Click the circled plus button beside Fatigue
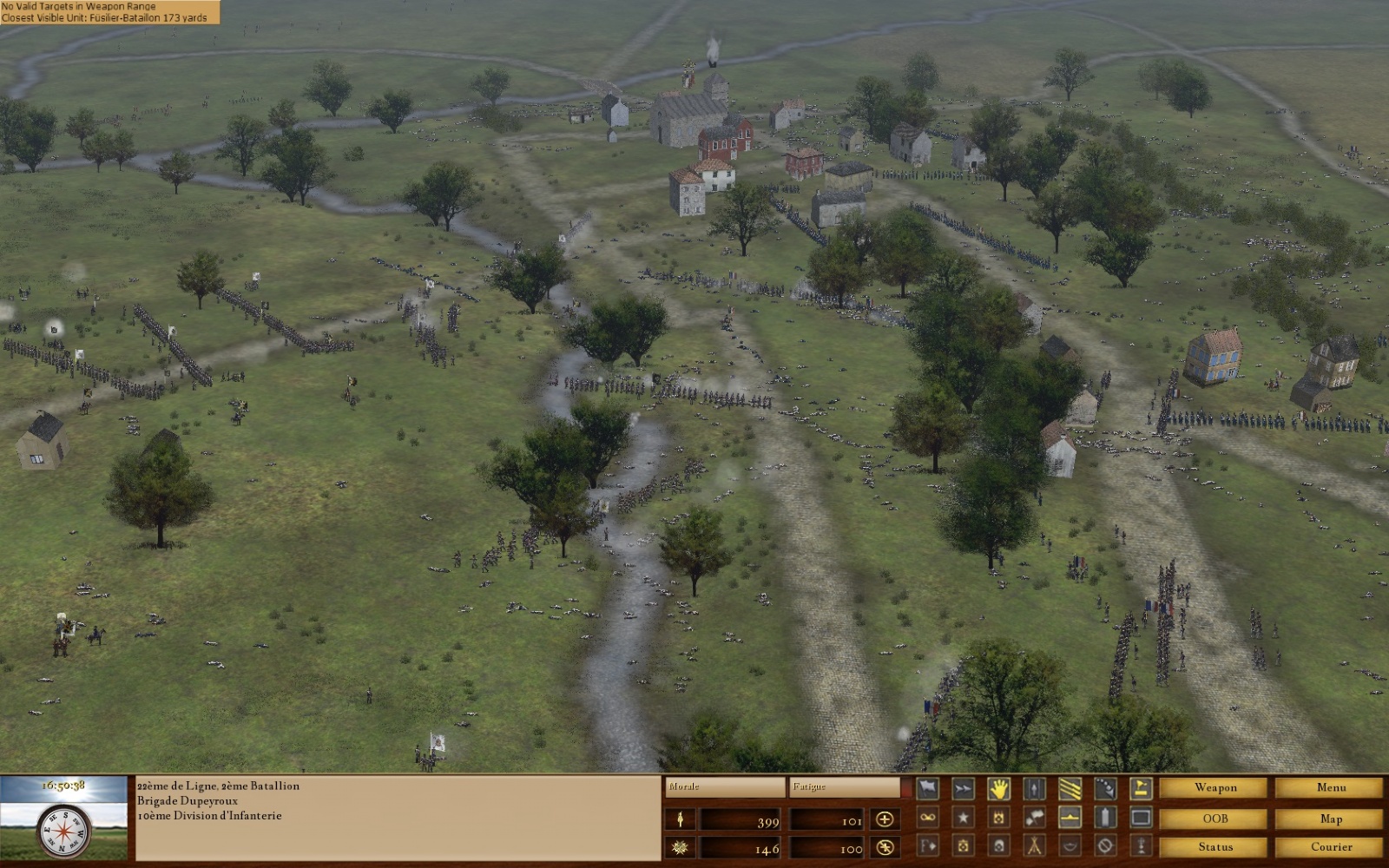Viewport: 1389px width, 868px height. [885, 819]
